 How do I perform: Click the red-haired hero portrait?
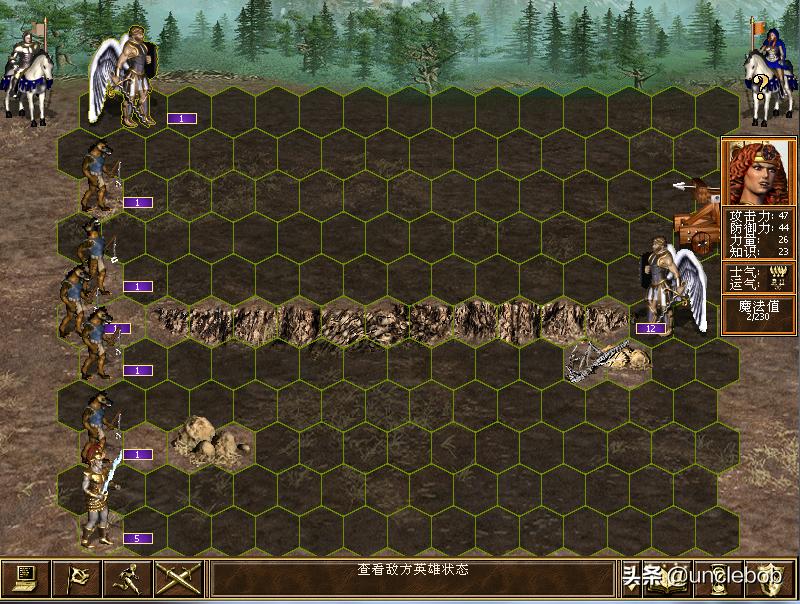coord(758,173)
